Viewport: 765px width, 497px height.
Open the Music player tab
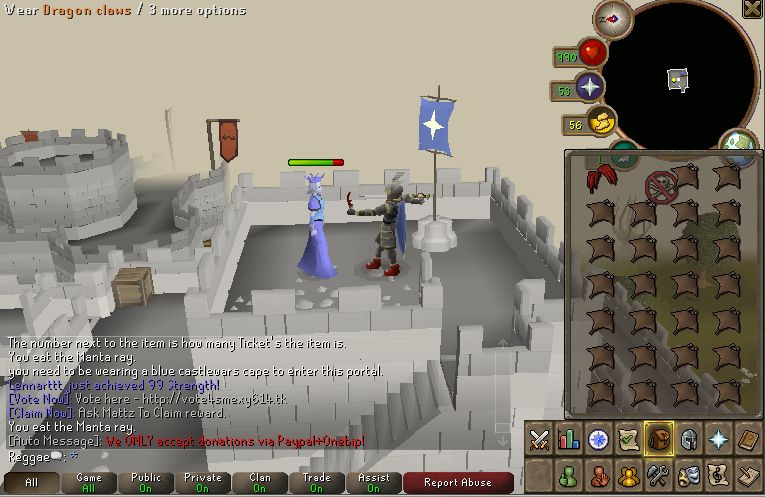pyautogui.click(x=718, y=474)
